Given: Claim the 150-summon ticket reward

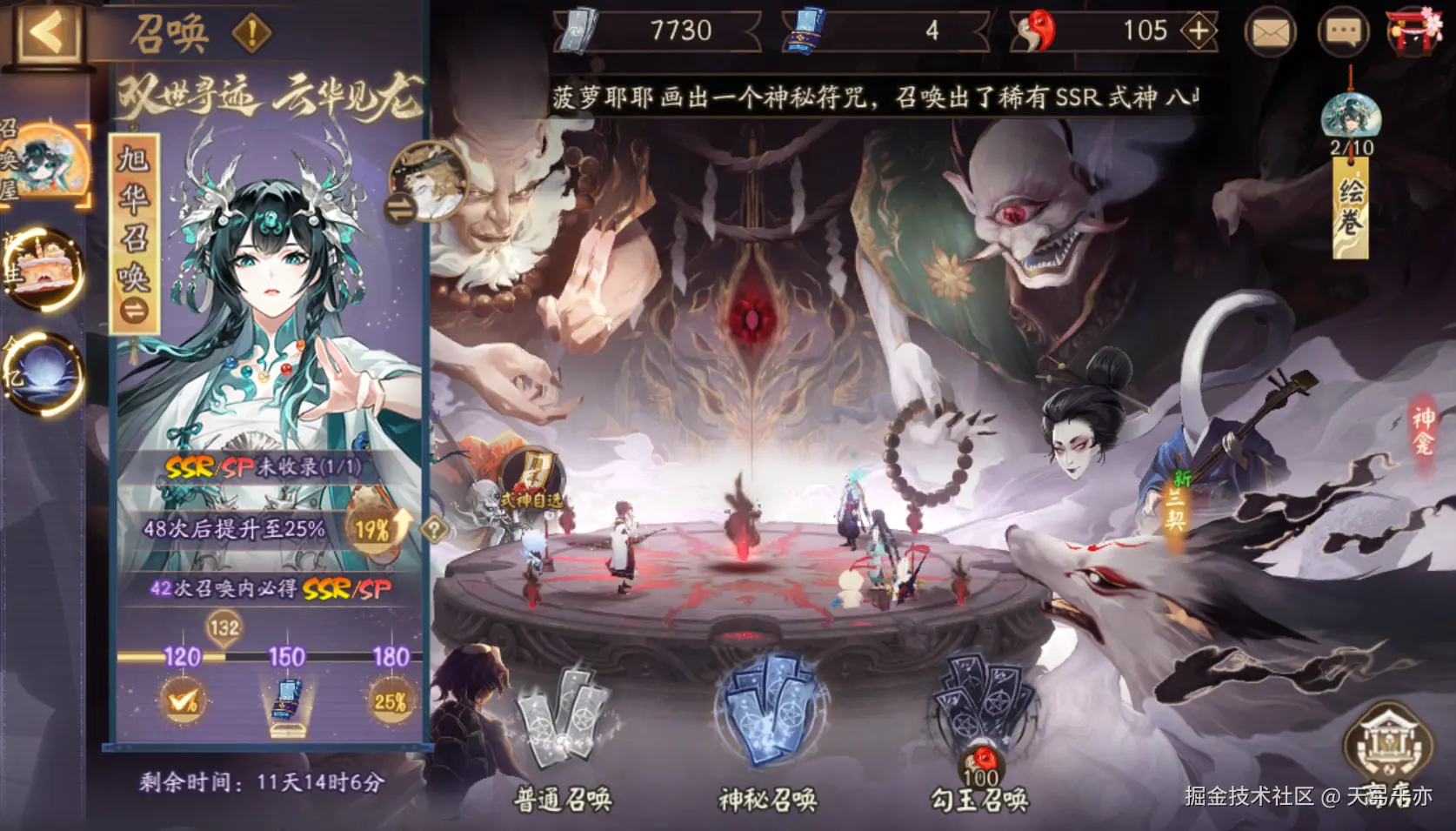Looking at the screenshot, I should point(285,700).
